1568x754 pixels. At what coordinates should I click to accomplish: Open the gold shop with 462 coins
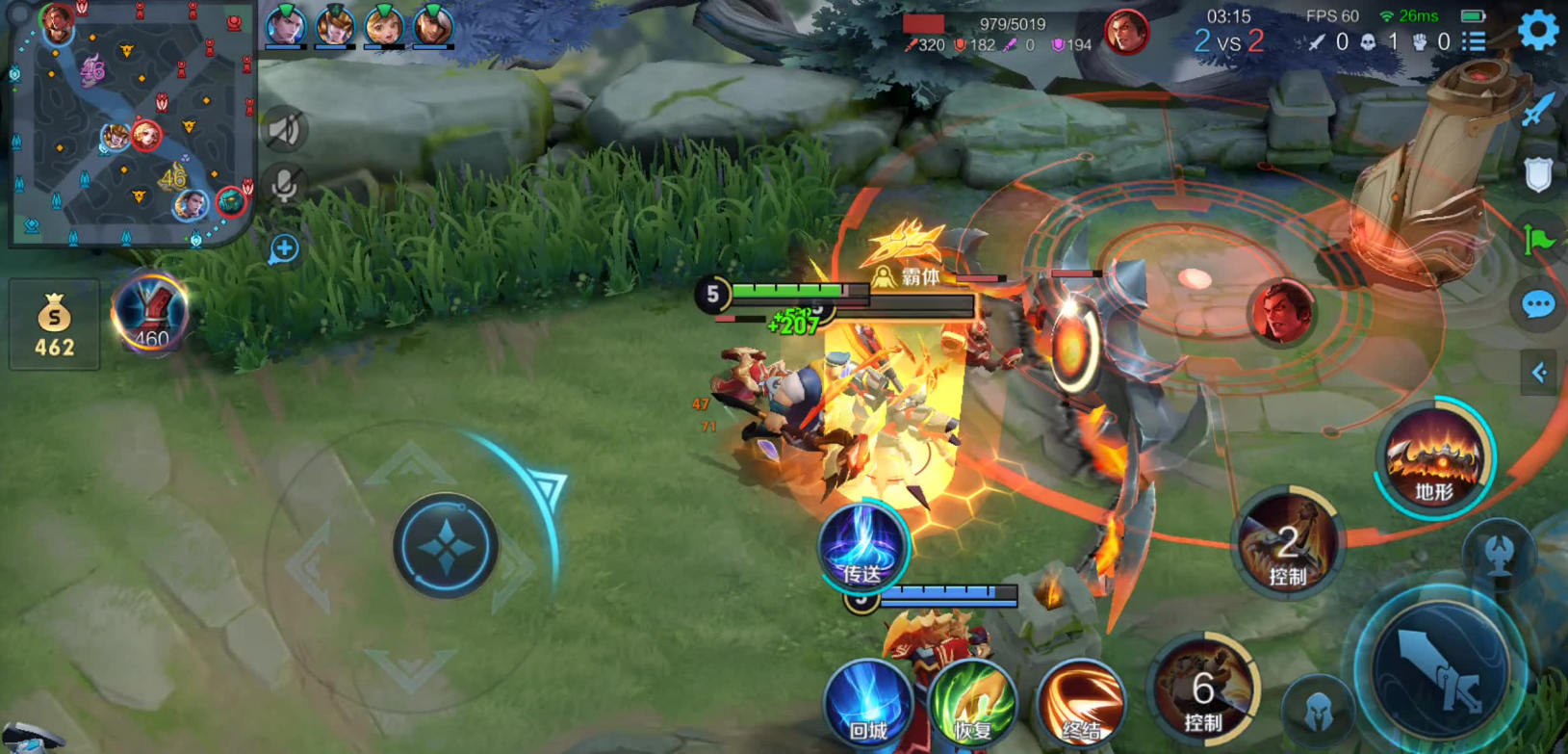pos(55,325)
